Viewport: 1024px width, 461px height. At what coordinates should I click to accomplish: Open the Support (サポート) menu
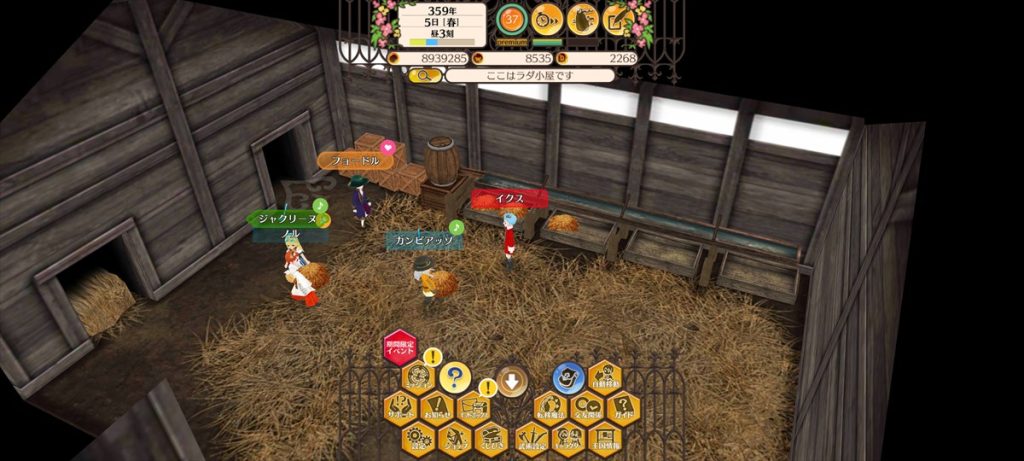[x=401, y=407]
